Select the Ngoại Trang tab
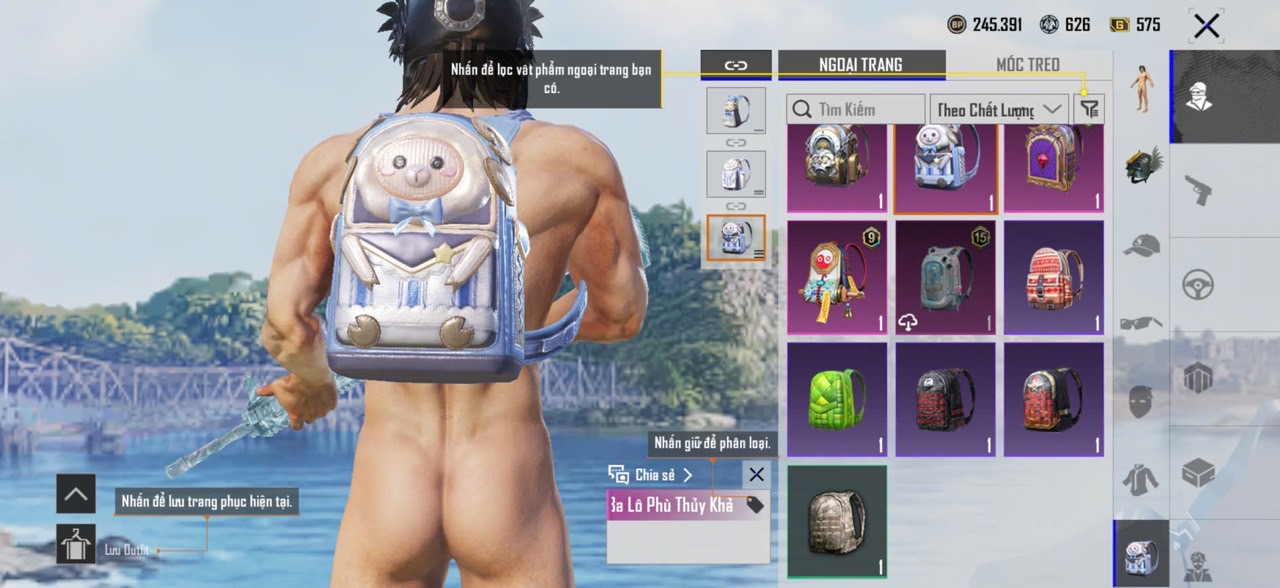Image resolution: width=1280 pixels, height=588 pixels. point(860,65)
